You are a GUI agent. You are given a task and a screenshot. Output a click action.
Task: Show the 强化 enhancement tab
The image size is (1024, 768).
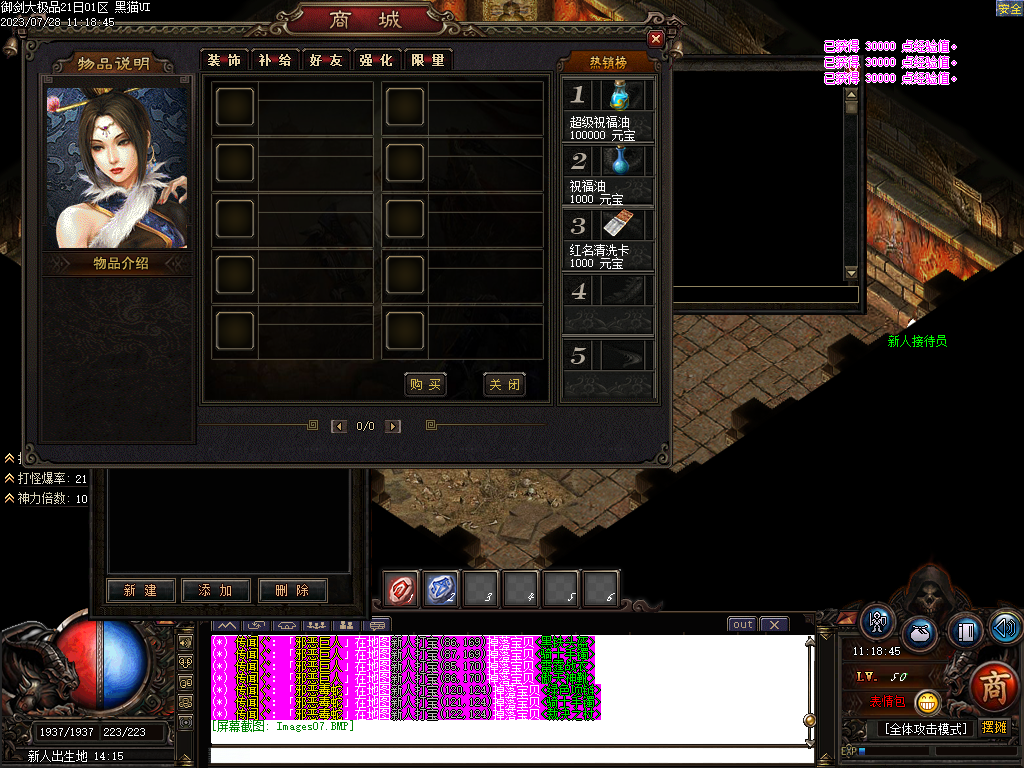[377, 60]
